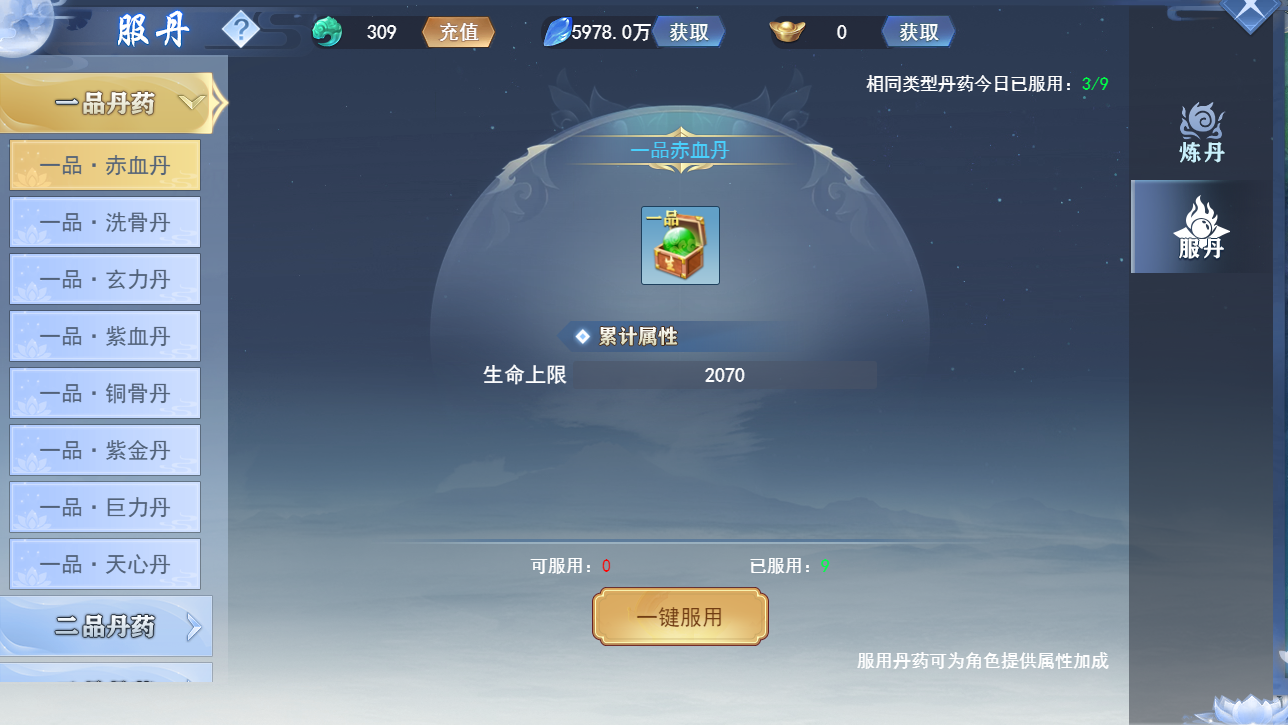Expand the 二品丹药 category
This screenshot has height=725, width=1288.
[106, 627]
